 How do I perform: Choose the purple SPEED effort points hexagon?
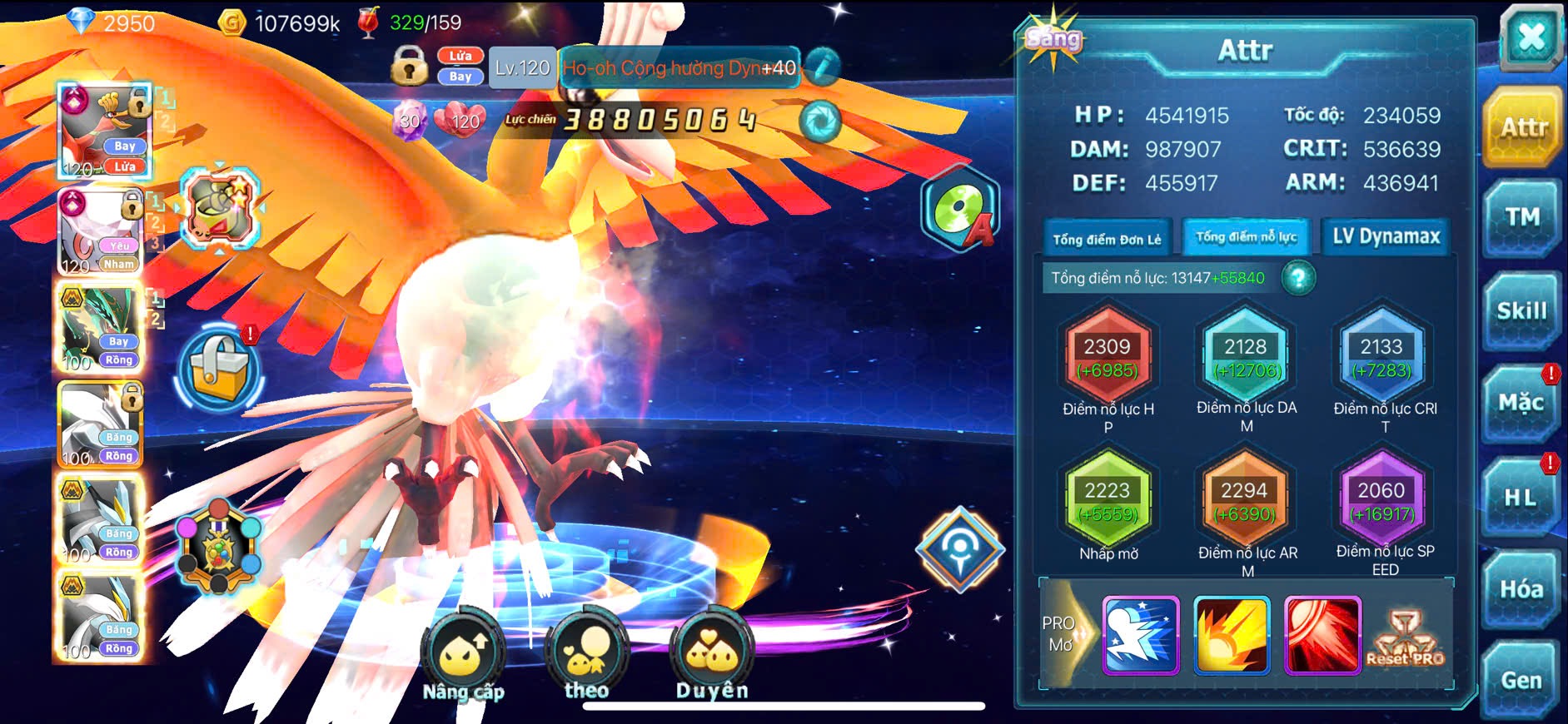1381,500
